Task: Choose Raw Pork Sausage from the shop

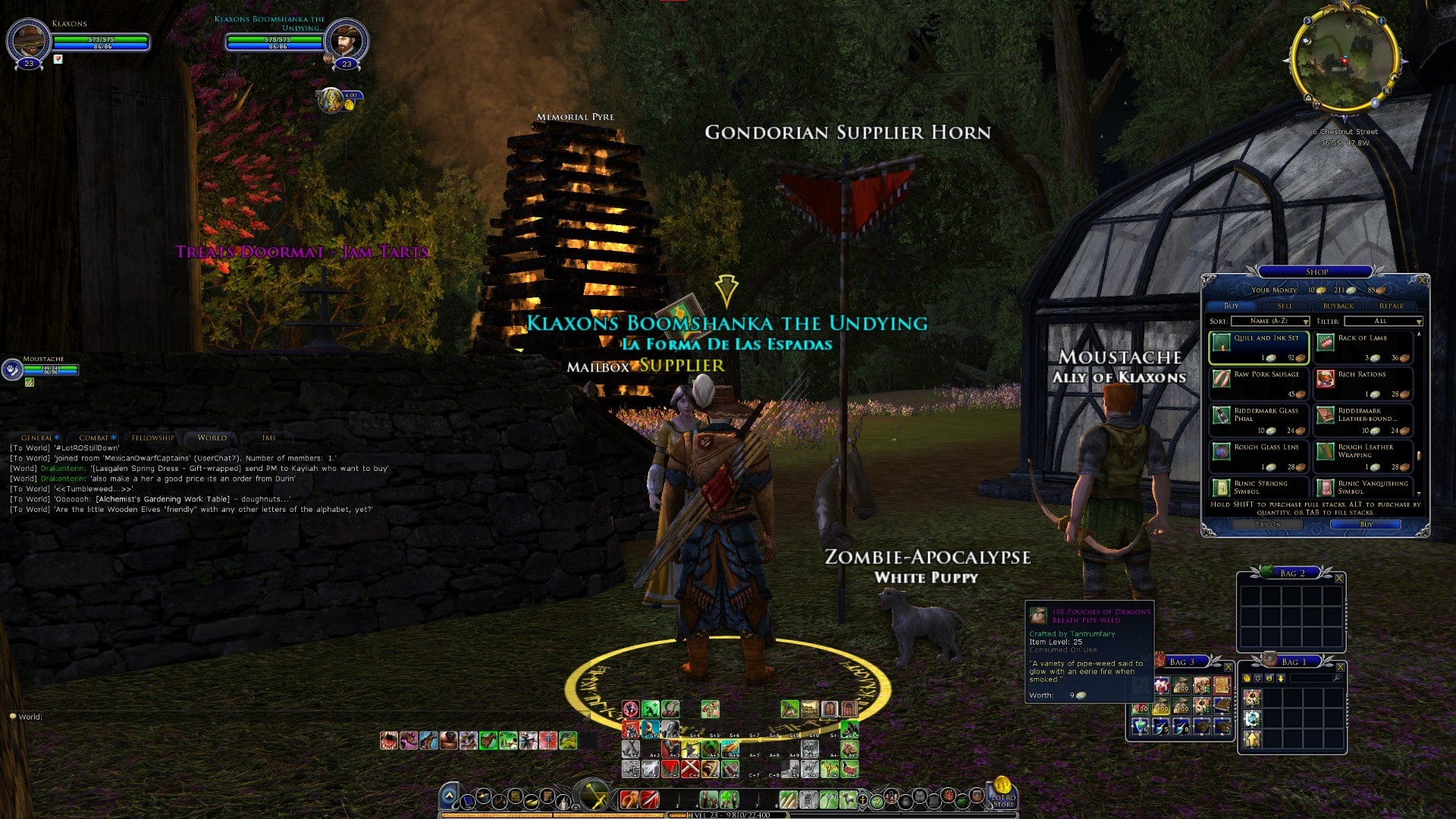Action: pyautogui.click(x=1259, y=384)
